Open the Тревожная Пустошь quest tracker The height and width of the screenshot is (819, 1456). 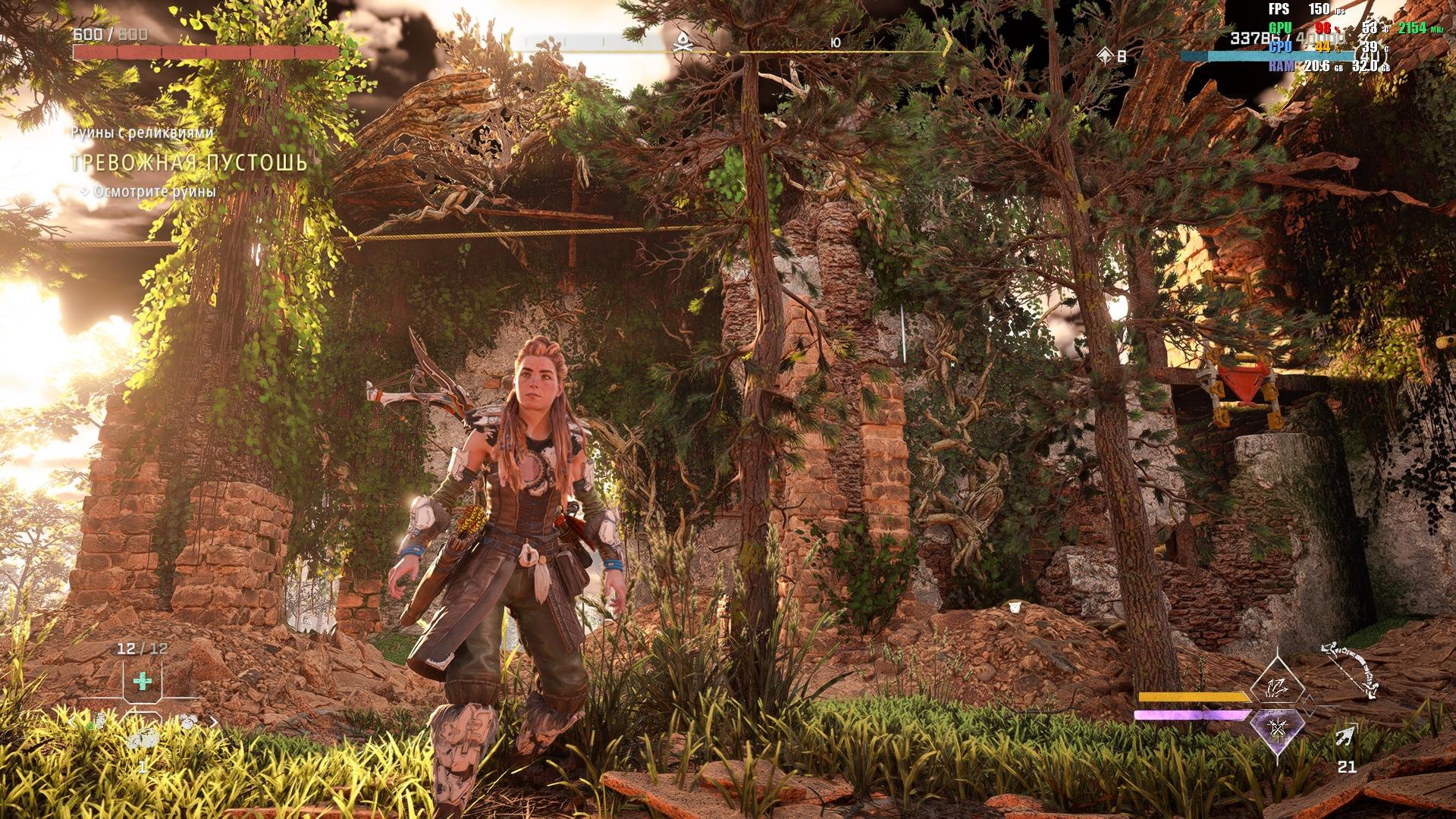(x=189, y=163)
